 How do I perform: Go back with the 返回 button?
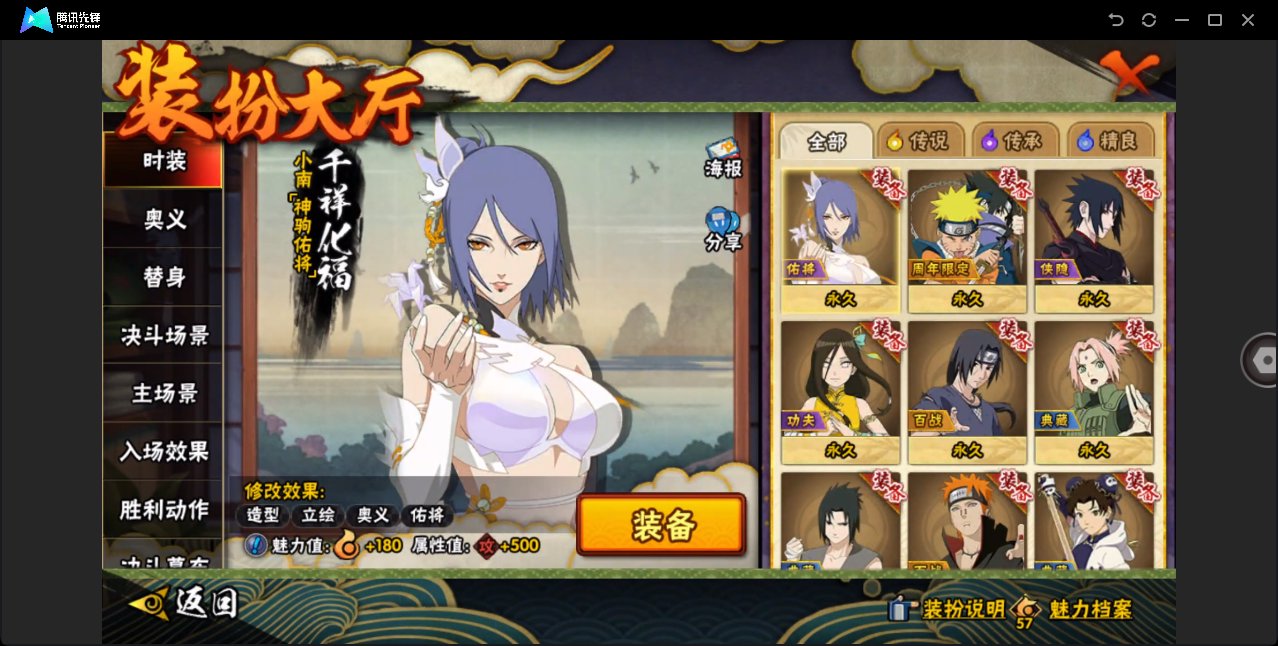point(185,602)
